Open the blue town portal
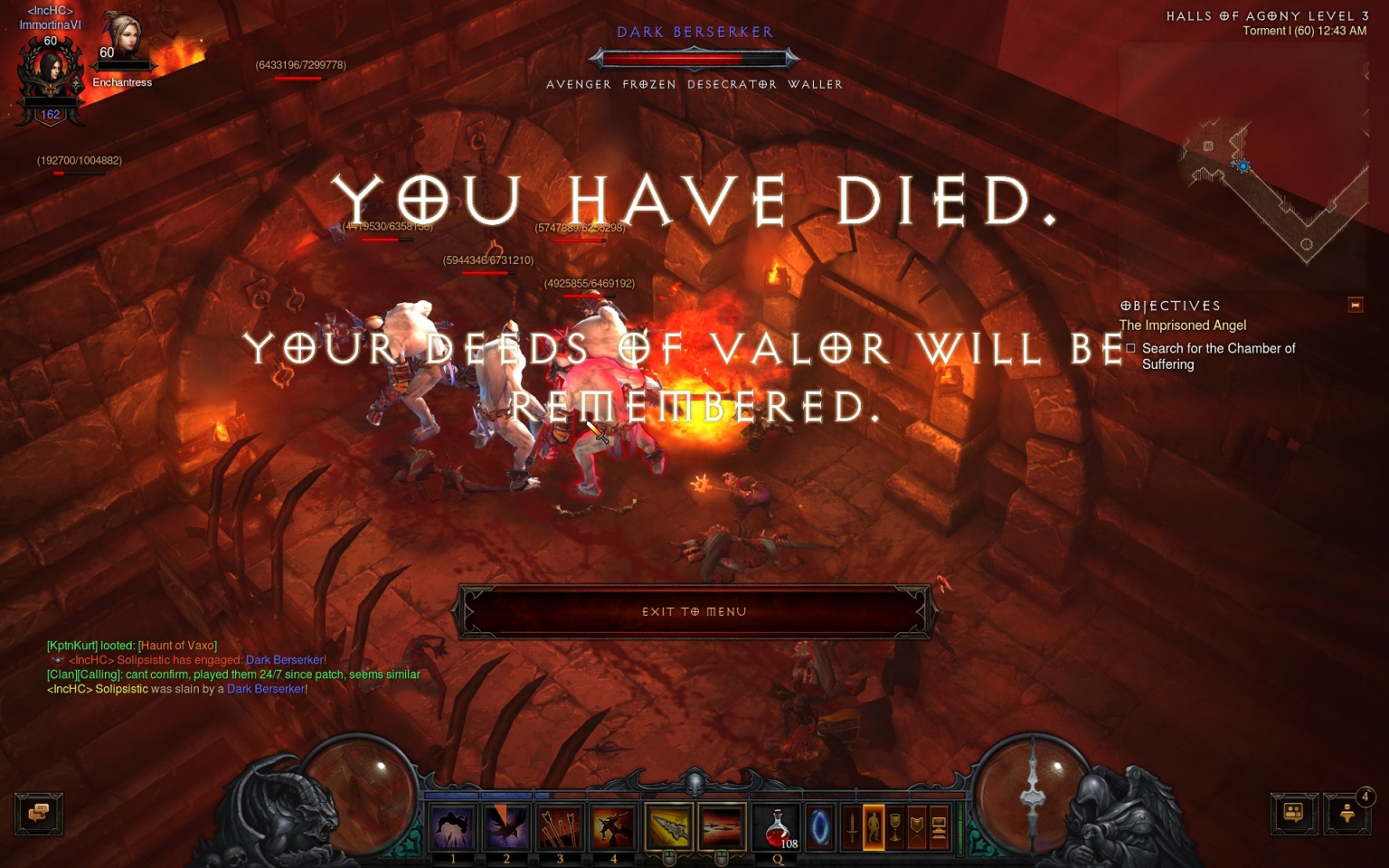This screenshot has height=868, width=1389. coord(821,827)
